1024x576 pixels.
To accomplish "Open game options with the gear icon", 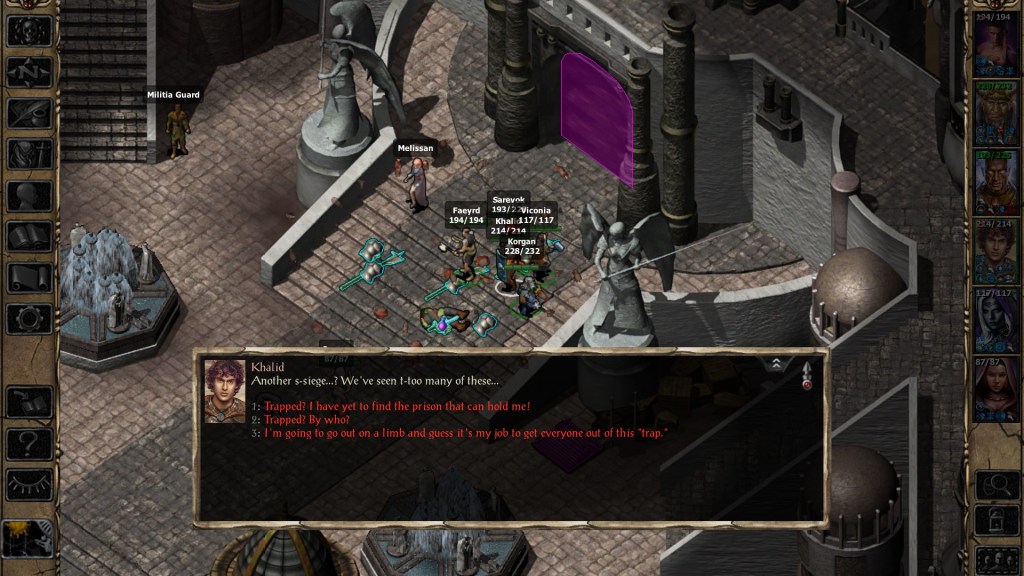I will (29, 319).
